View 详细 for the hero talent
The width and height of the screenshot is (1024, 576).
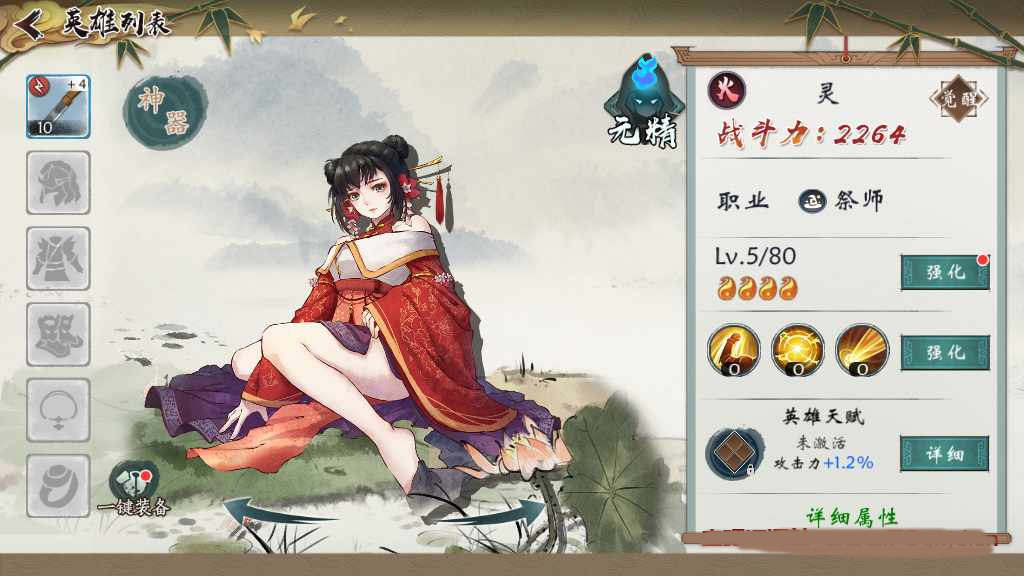[944, 454]
